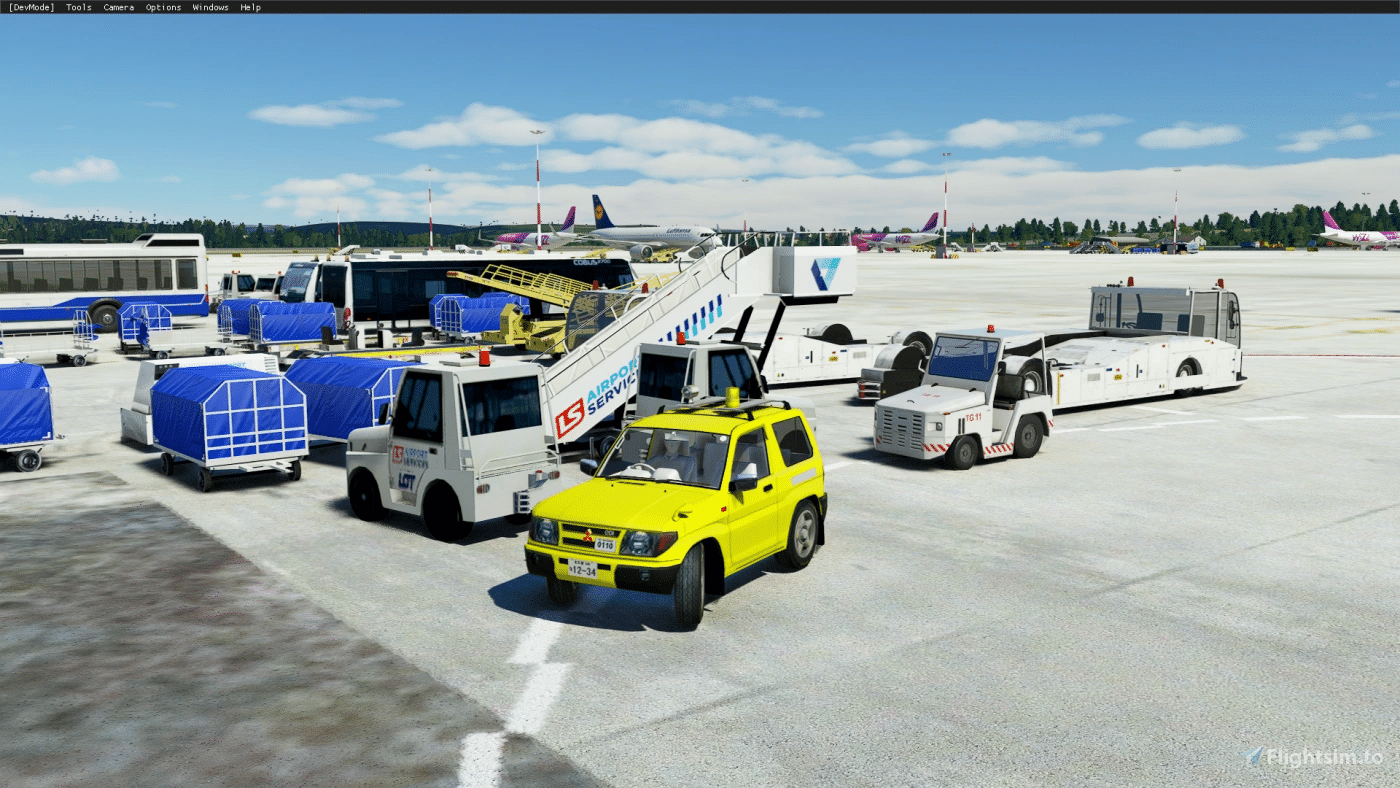Screen dimensions: 1400x788
Task: Open the Camera menu
Action: (119, 7)
